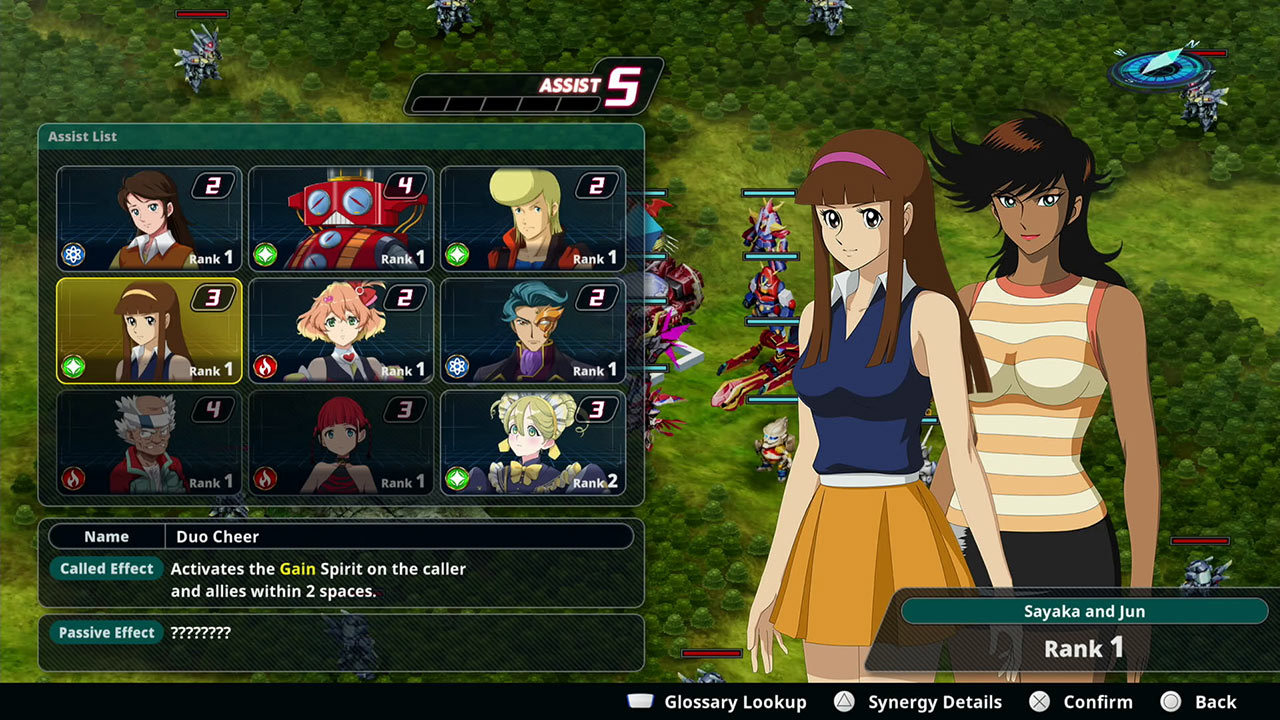This screenshot has height=720, width=1280.
Task: Confirm the selected assist
Action: [x=1082, y=702]
